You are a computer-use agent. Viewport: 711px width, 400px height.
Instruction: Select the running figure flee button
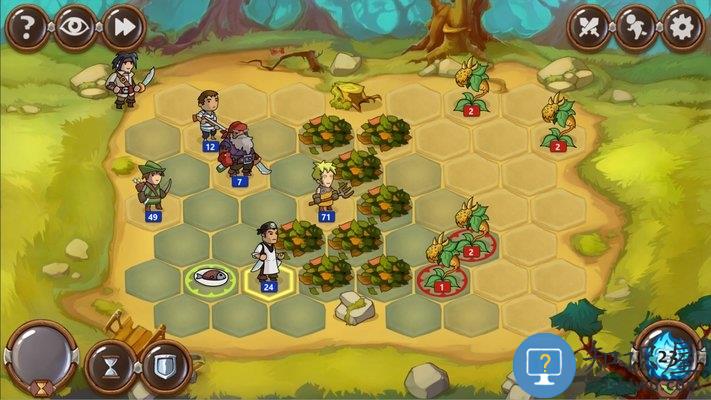638,27
